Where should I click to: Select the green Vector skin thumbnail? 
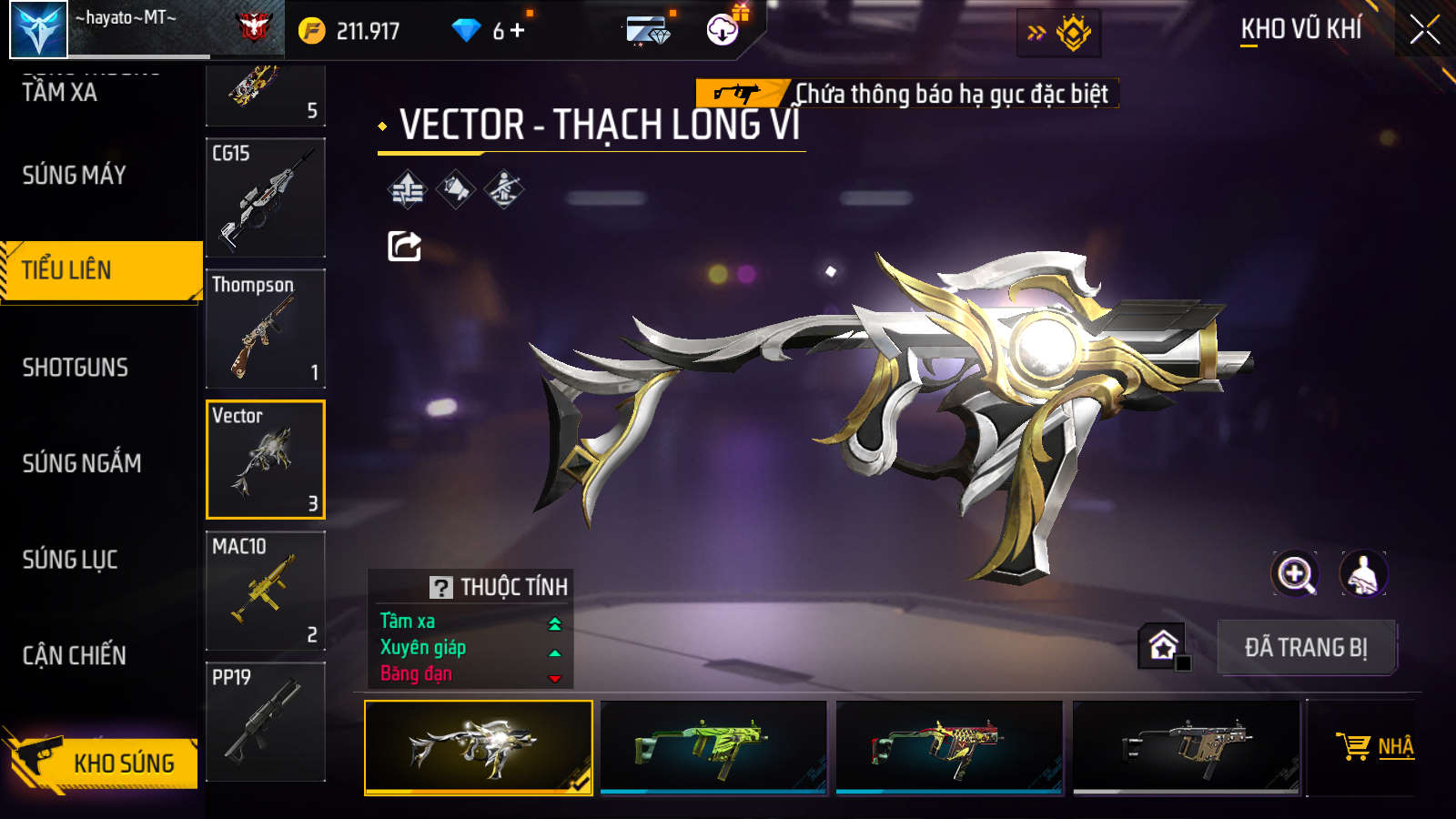[713, 746]
